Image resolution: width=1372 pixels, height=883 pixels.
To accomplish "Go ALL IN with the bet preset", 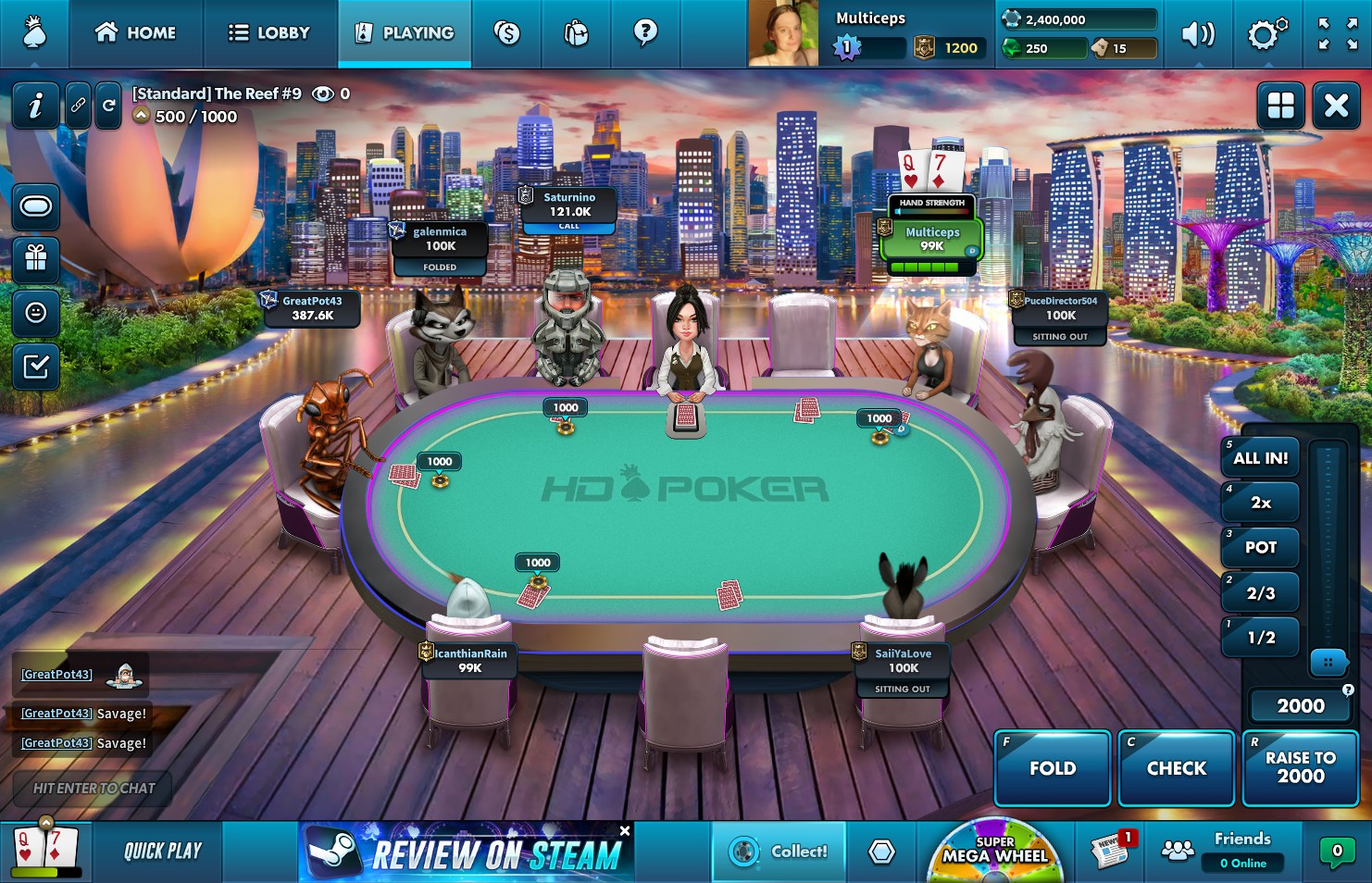I will click(1260, 458).
